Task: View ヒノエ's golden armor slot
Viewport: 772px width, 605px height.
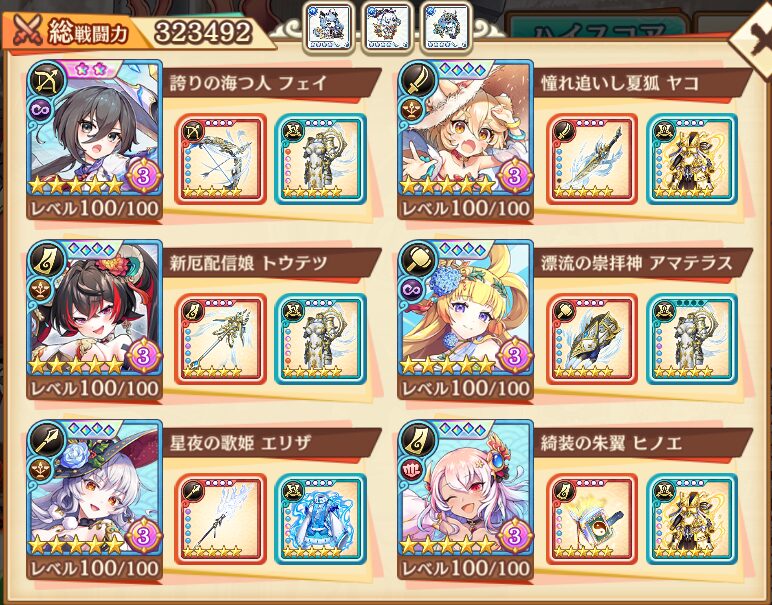Action: pyautogui.click(x=691, y=518)
